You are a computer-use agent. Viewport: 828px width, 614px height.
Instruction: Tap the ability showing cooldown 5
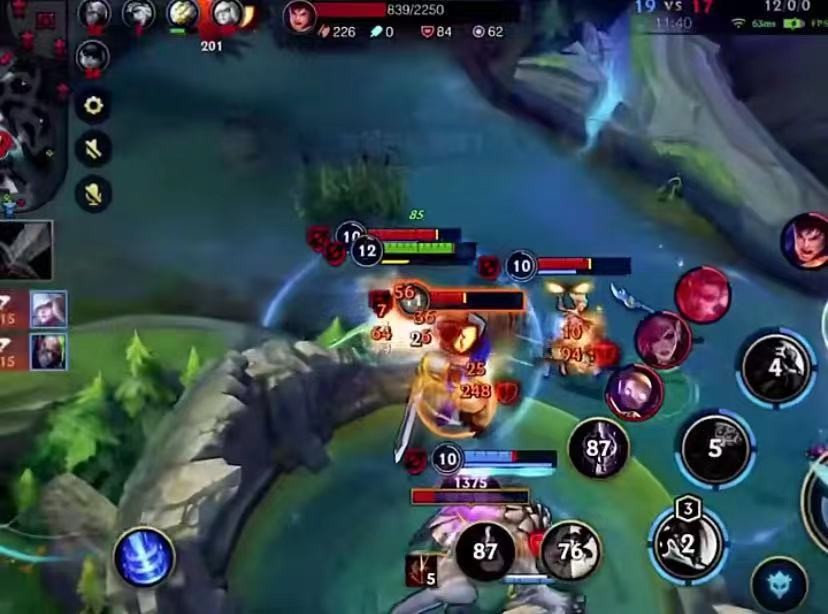715,449
